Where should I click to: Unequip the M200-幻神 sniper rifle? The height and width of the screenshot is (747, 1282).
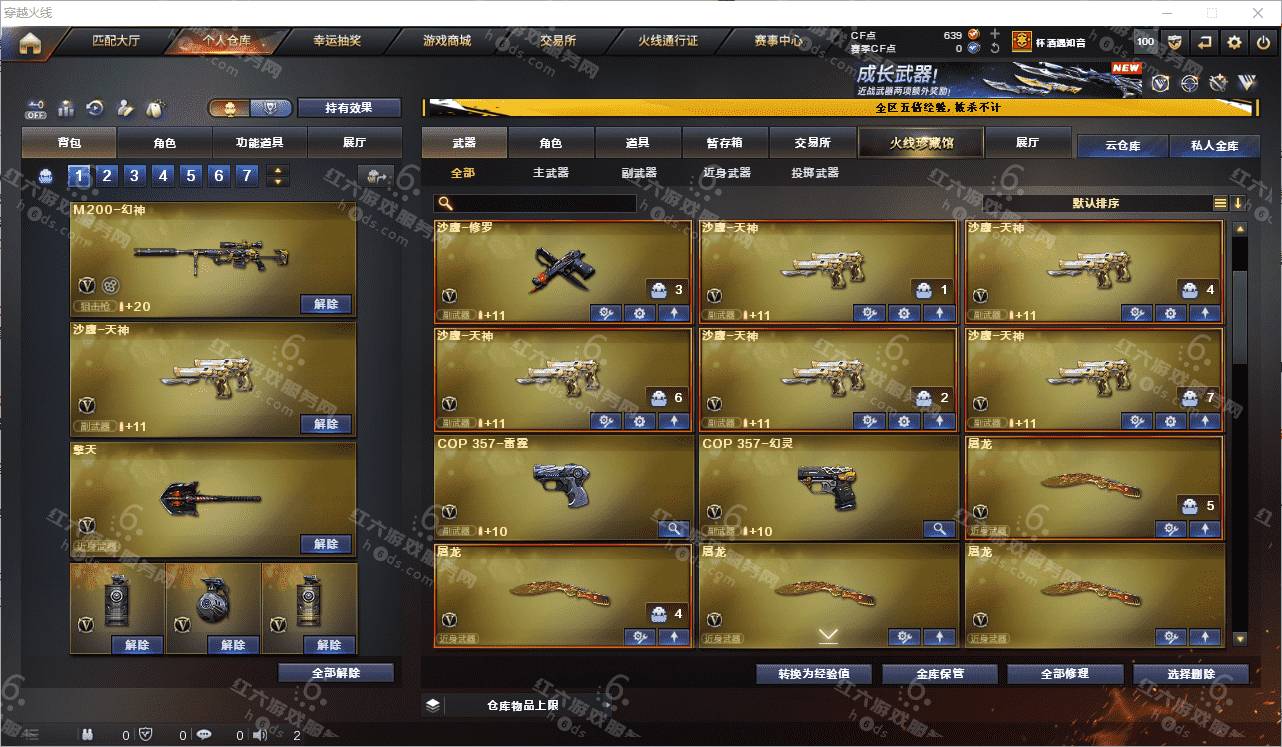click(326, 304)
